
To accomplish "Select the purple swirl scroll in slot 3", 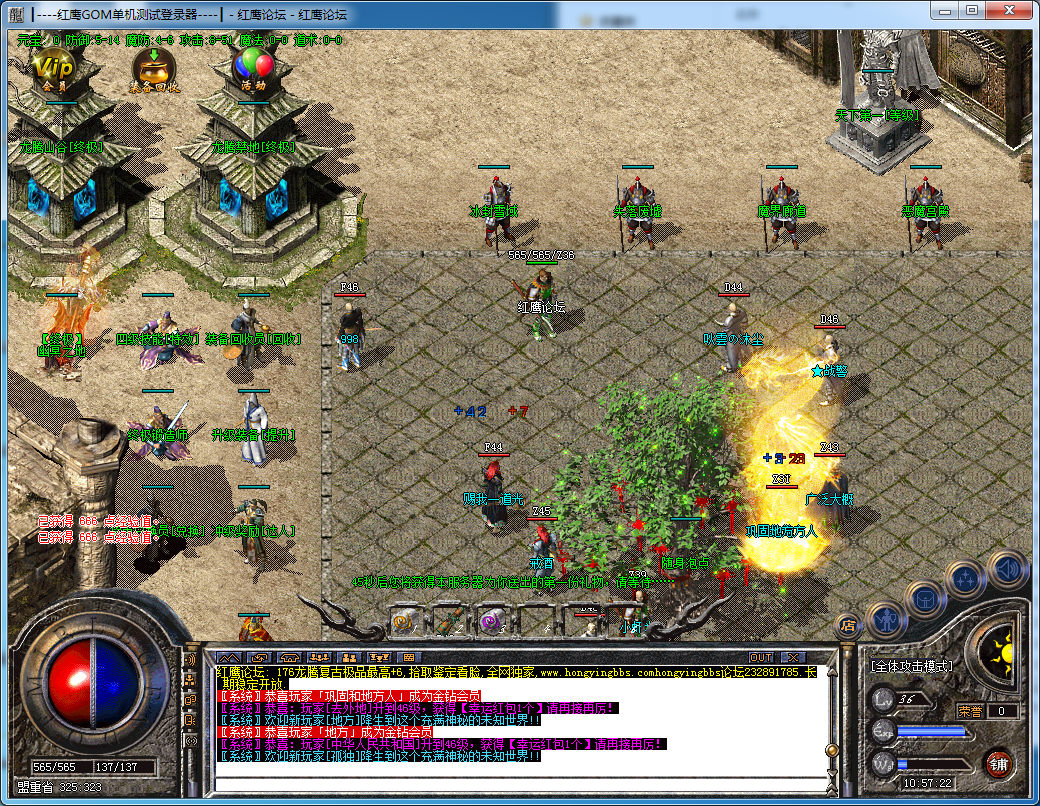I will pos(491,621).
